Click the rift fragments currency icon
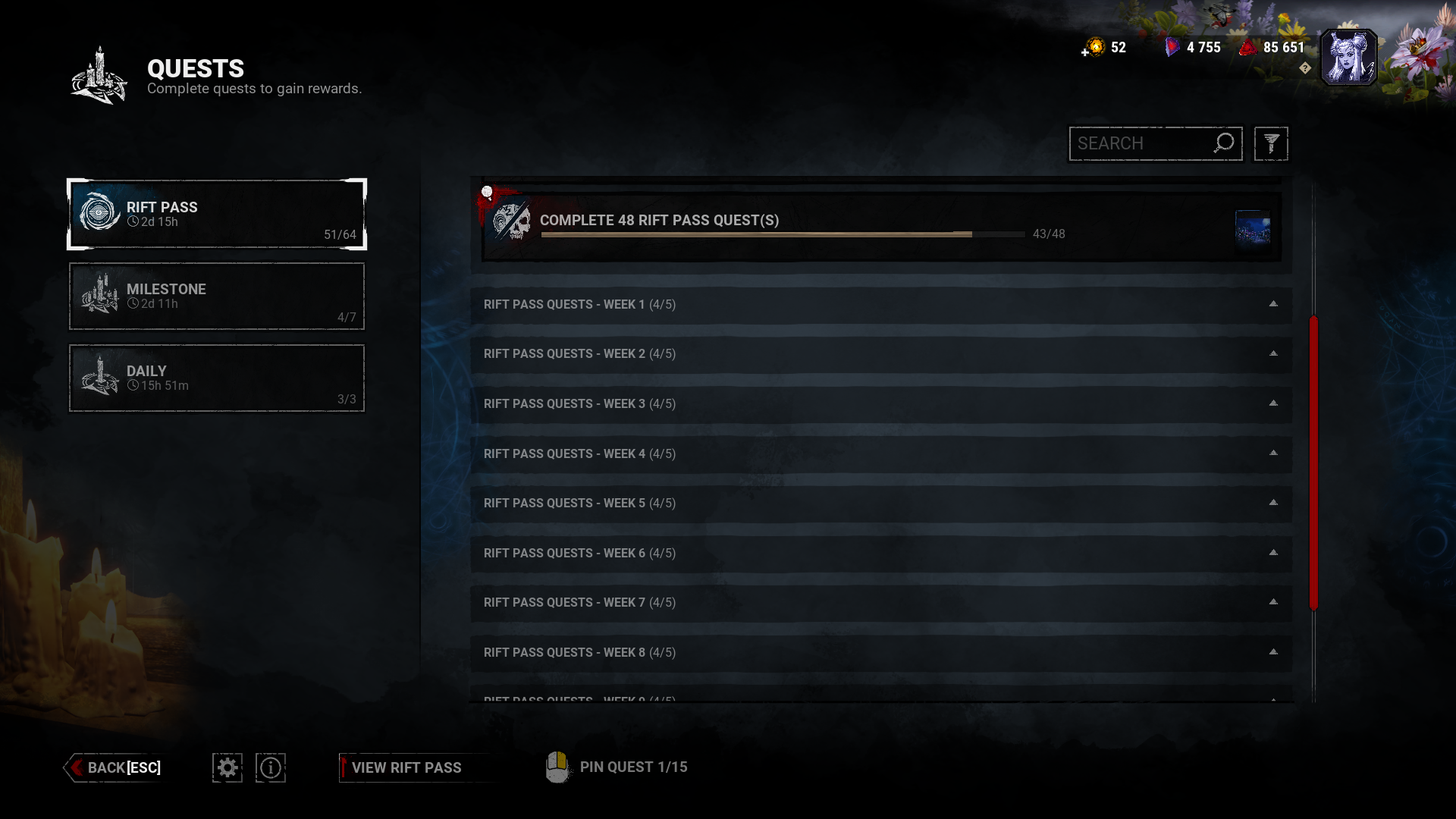This screenshot has height=819, width=1456. click(1172, 47)
